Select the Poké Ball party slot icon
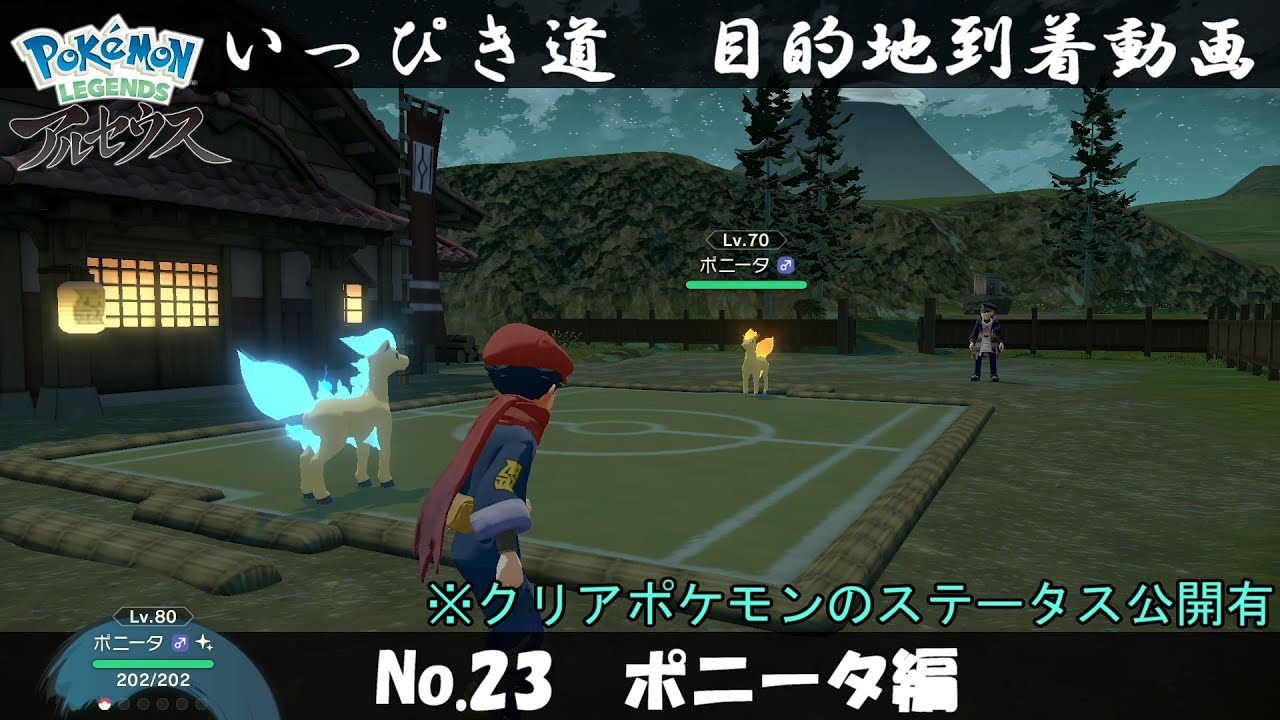This screenshot has height=720, width=1280. [104, 703]
